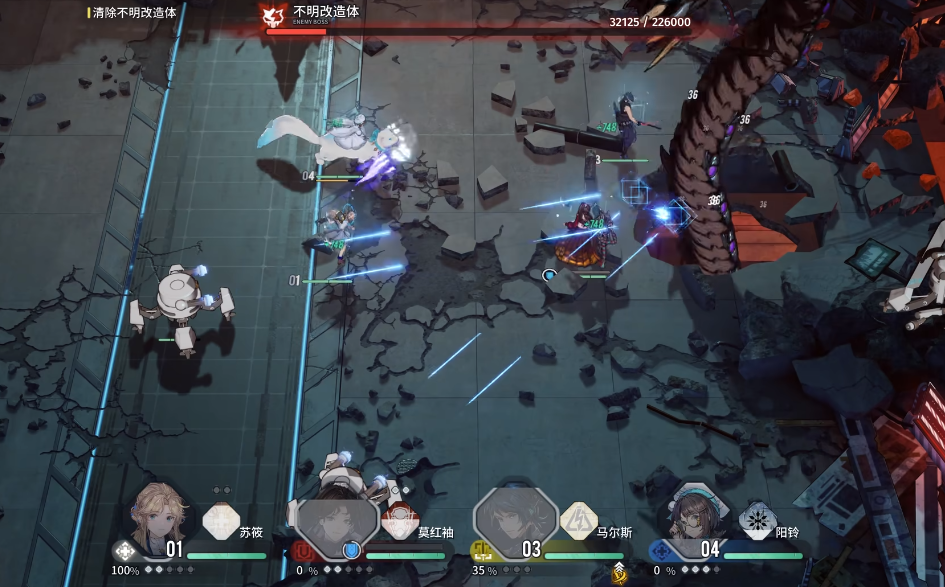Open the 清除不明改造体 objective tracker

click(x=134, y=13)
